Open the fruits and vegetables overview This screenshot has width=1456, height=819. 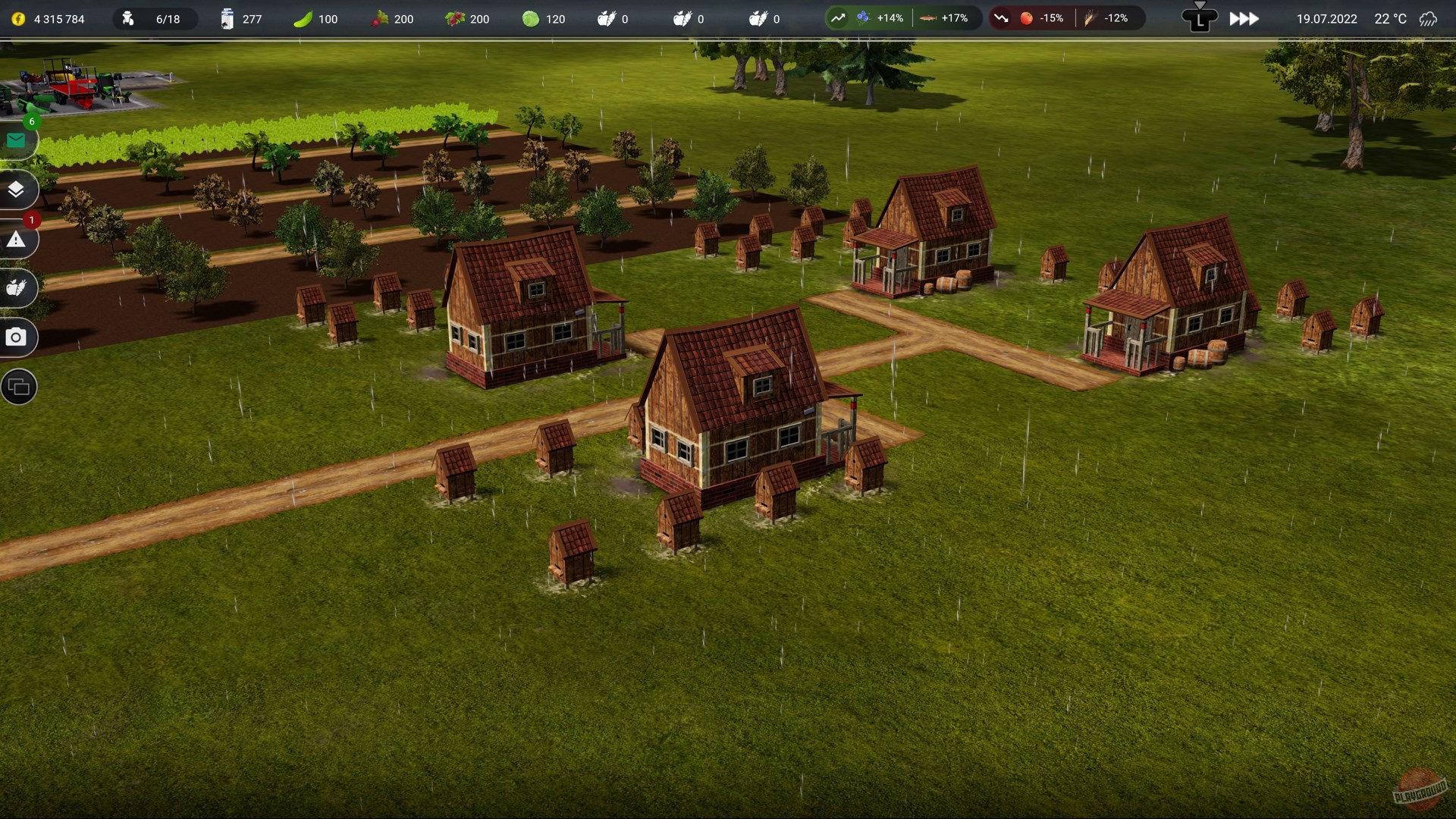[17, 289]
